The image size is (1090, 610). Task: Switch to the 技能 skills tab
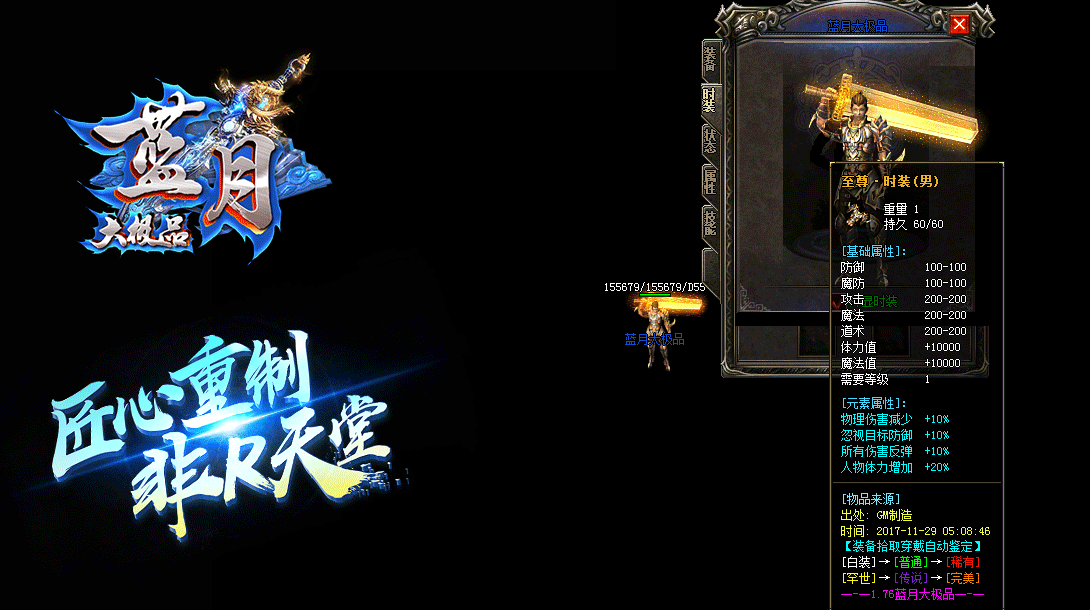[x=710, y=222]
